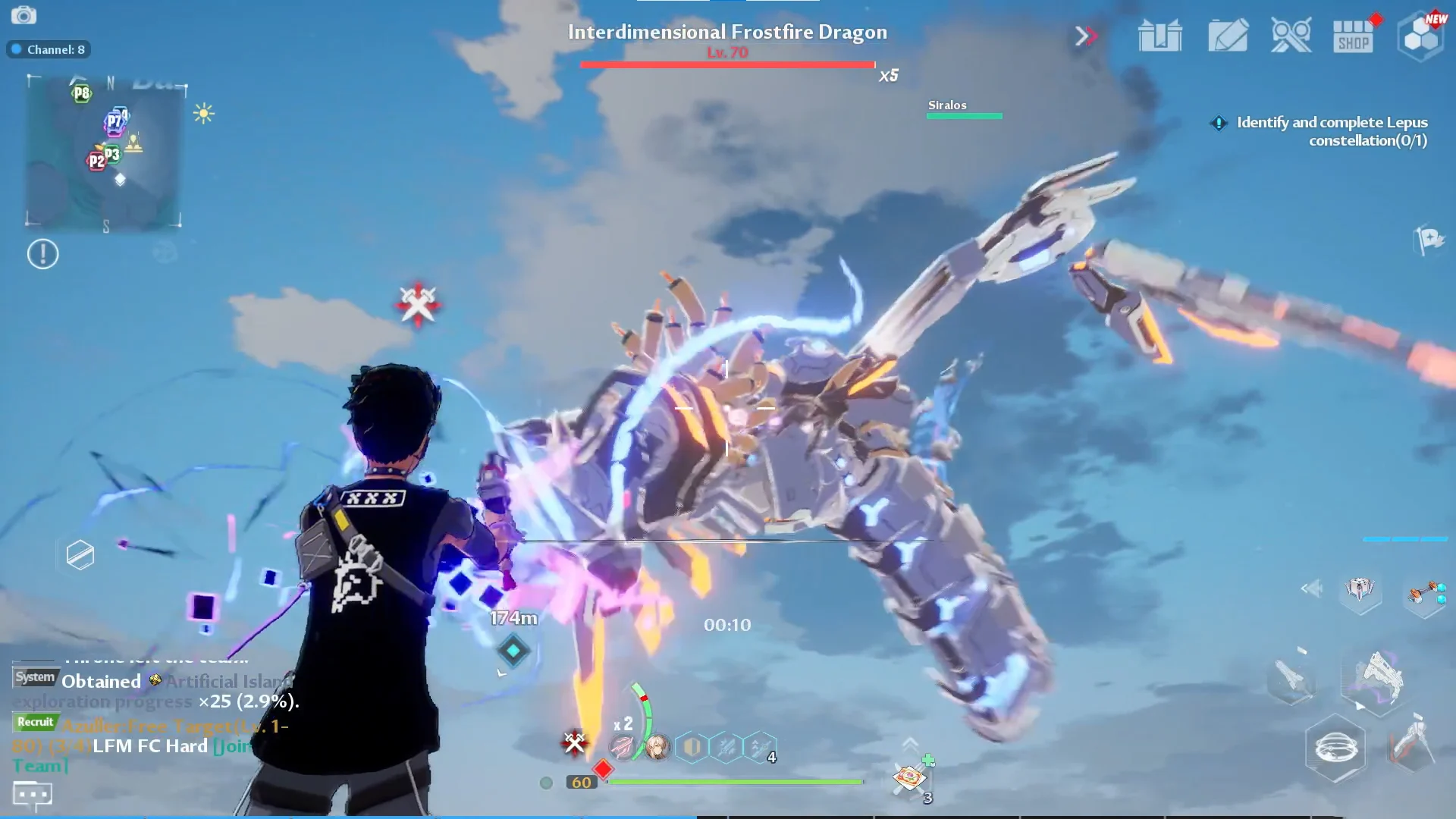Open the minimap
Viewport: 1456px width, 819px height.
pyautogui.click(x=105, y=150)
